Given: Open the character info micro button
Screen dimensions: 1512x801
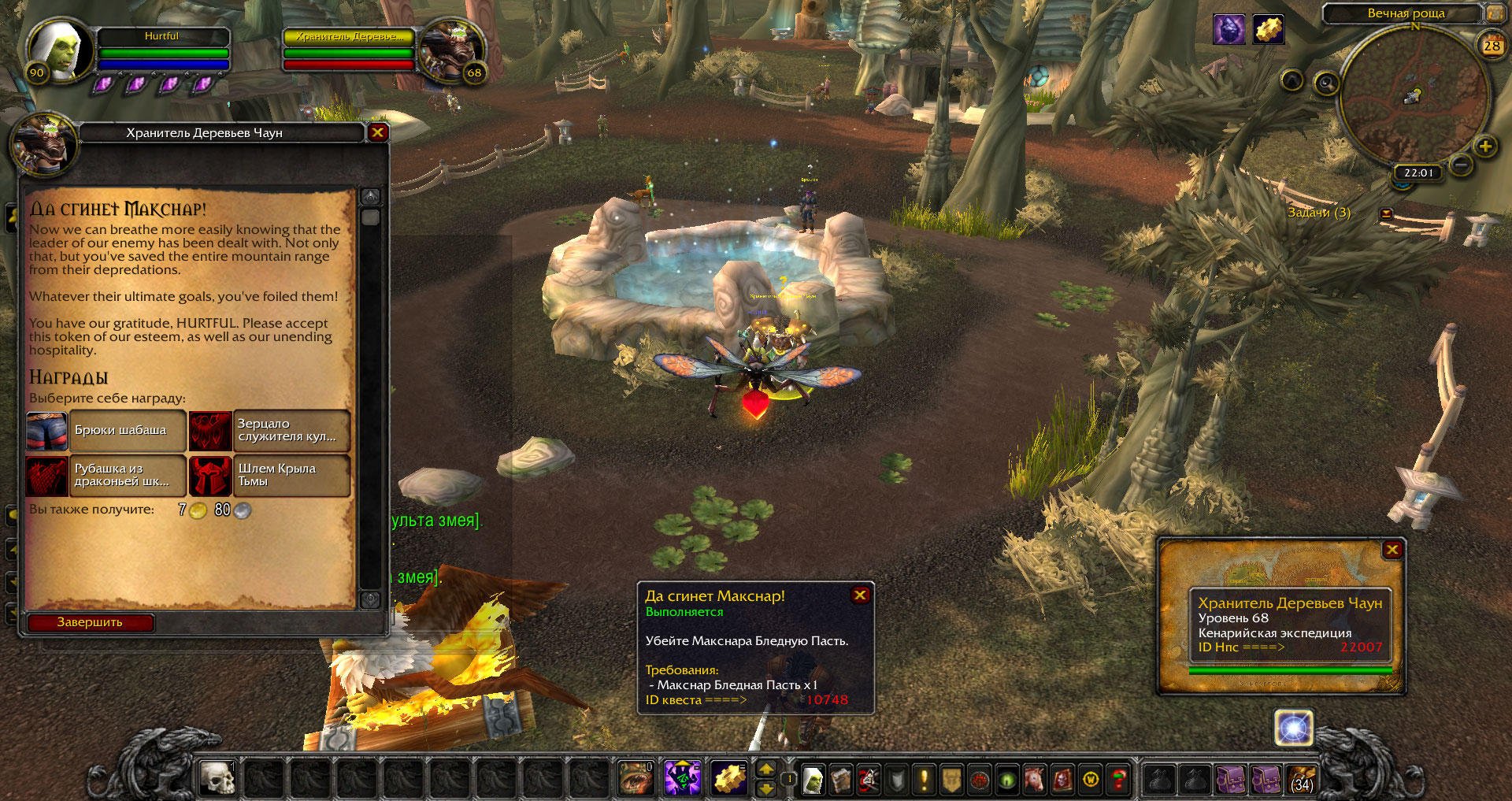Looking at the screenshot, I should click(813, 780).
